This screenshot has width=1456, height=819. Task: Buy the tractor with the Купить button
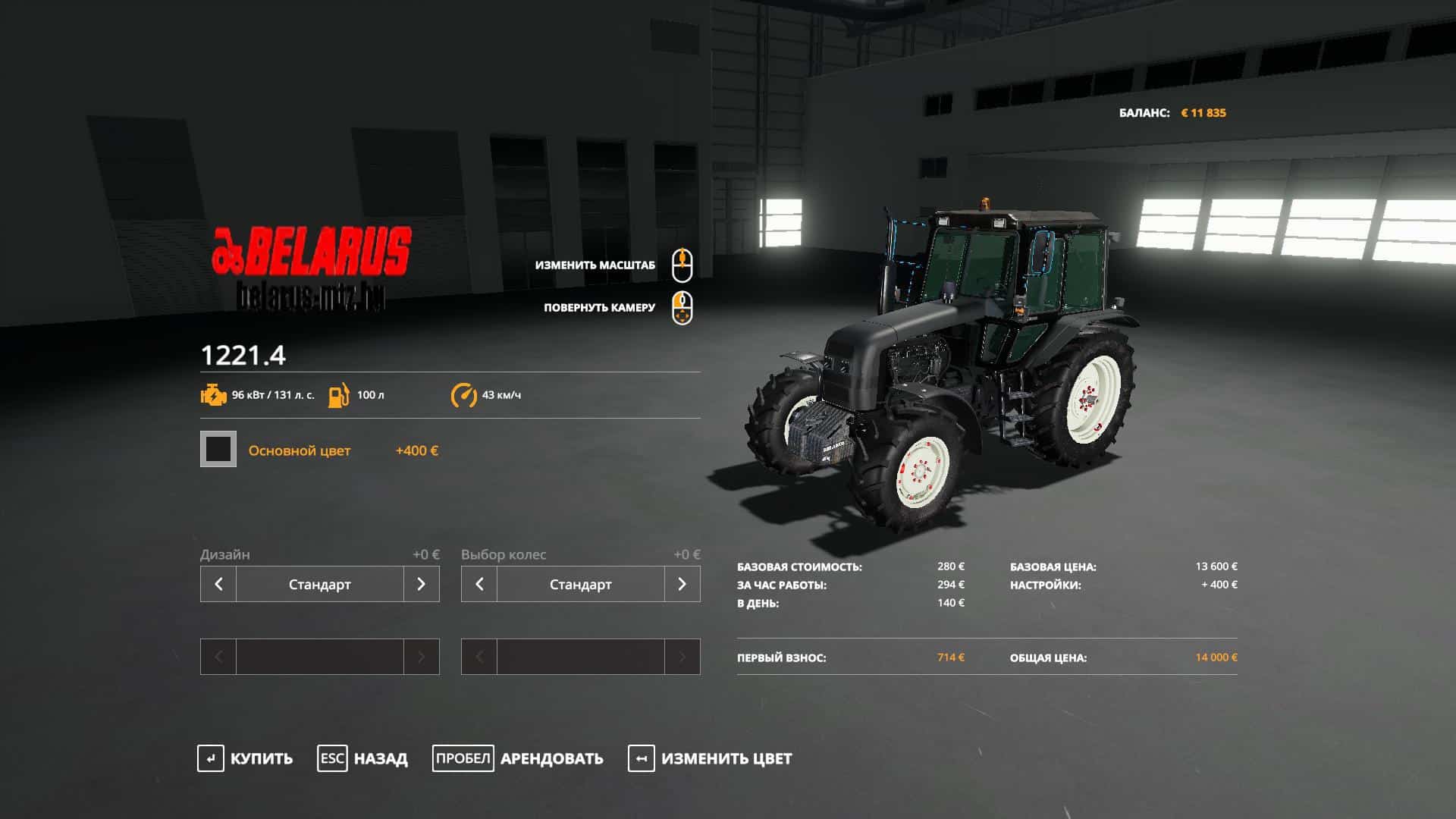pyautogui.click(x=245, y=758)
